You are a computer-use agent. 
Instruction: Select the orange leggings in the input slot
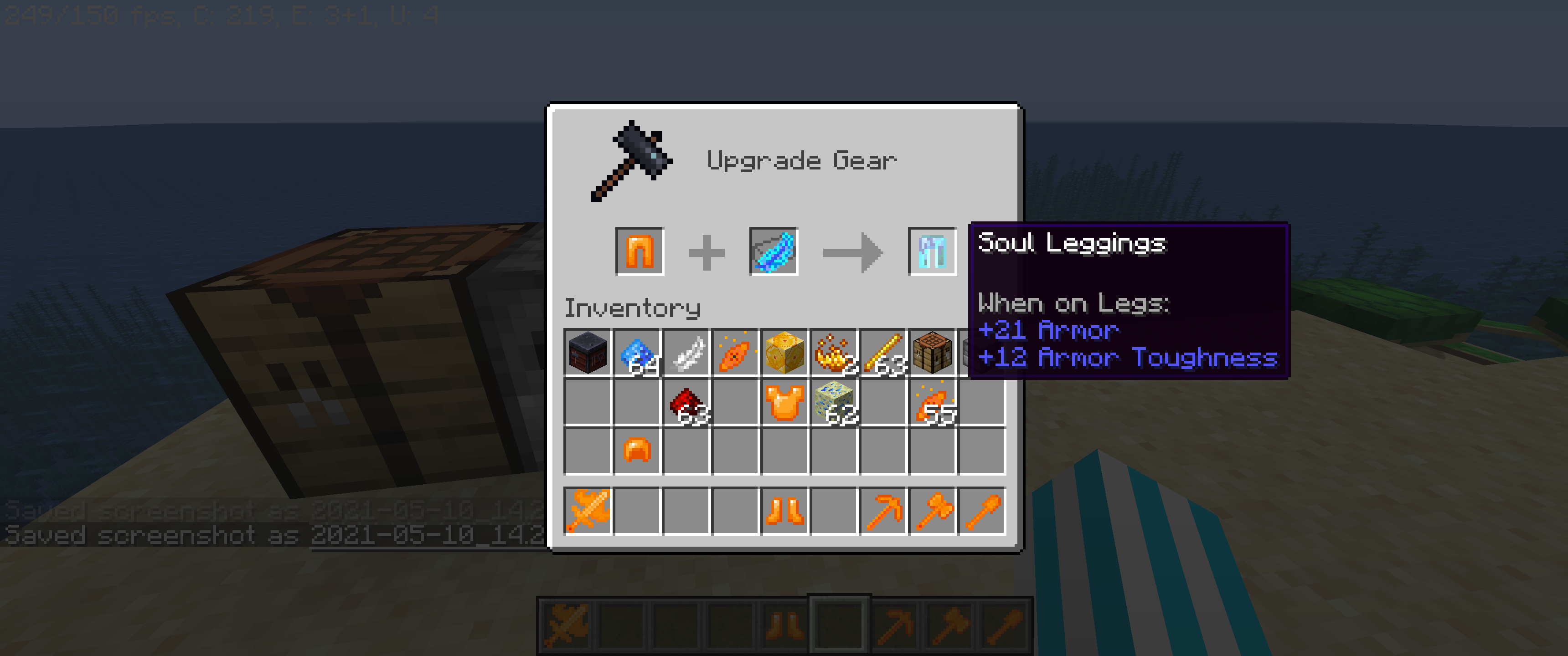(x=639, y=251)
